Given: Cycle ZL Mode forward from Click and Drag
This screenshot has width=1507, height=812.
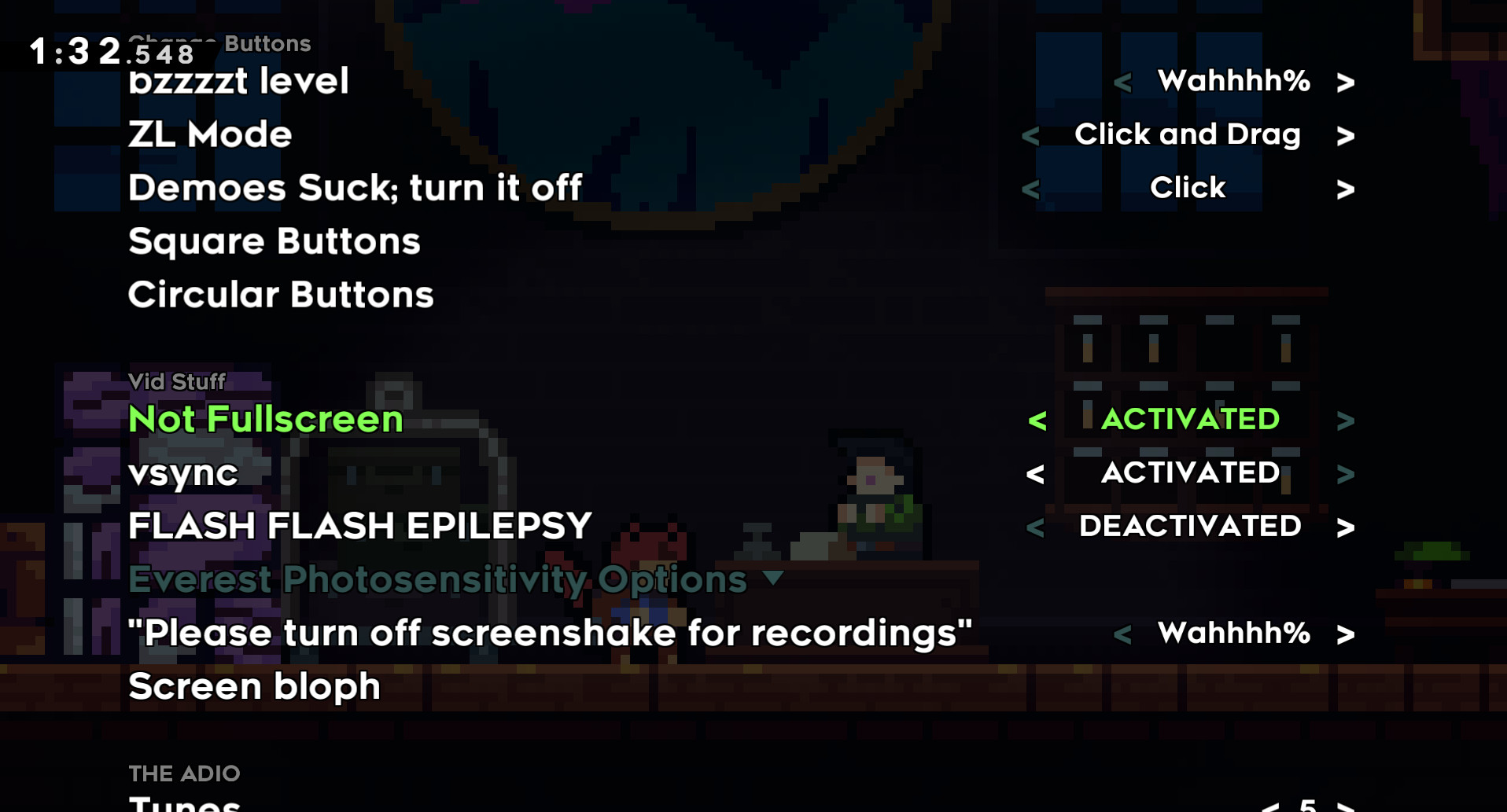Looking at the screenshot, I should 1347,134.
